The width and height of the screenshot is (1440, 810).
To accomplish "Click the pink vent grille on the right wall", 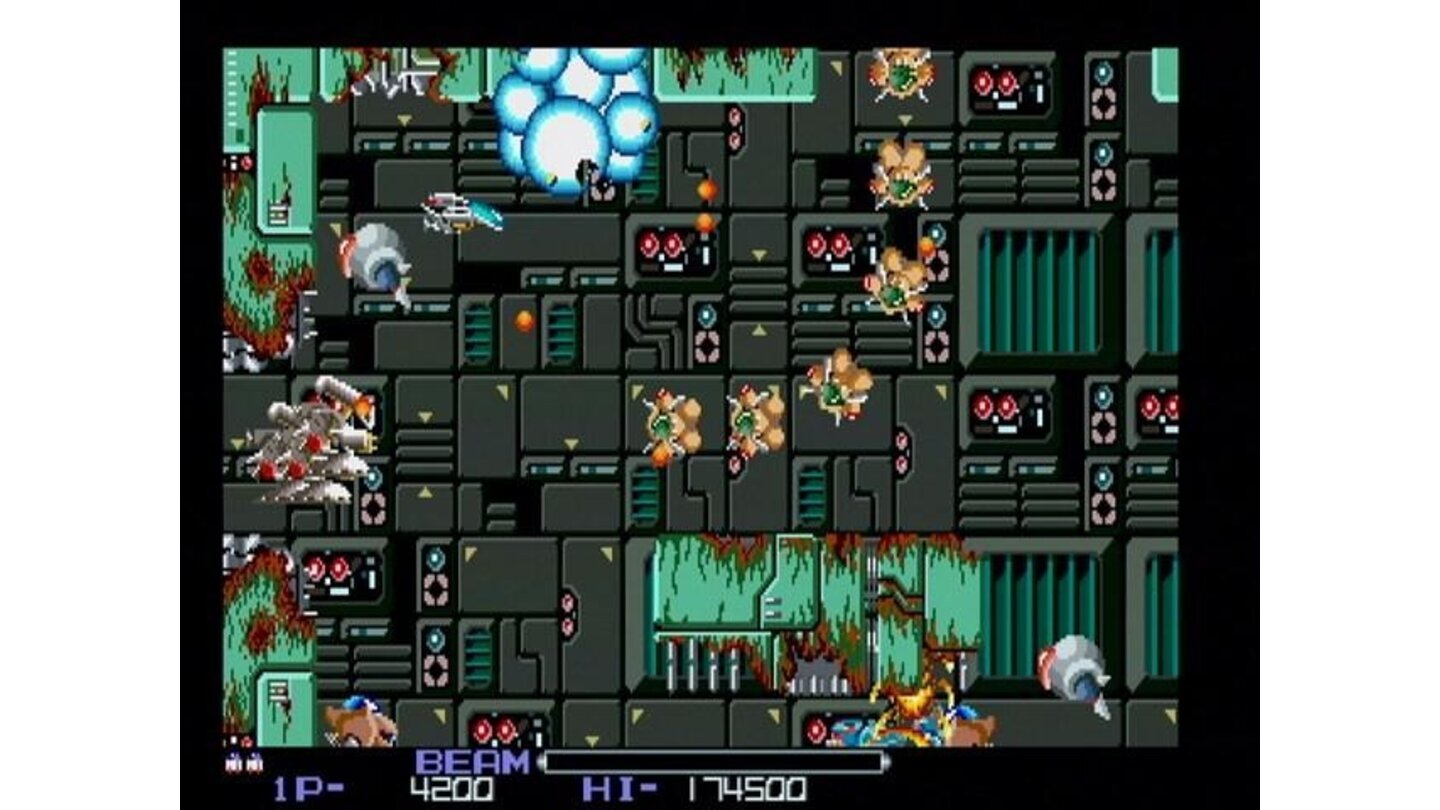I will [x=1103, y=100].
